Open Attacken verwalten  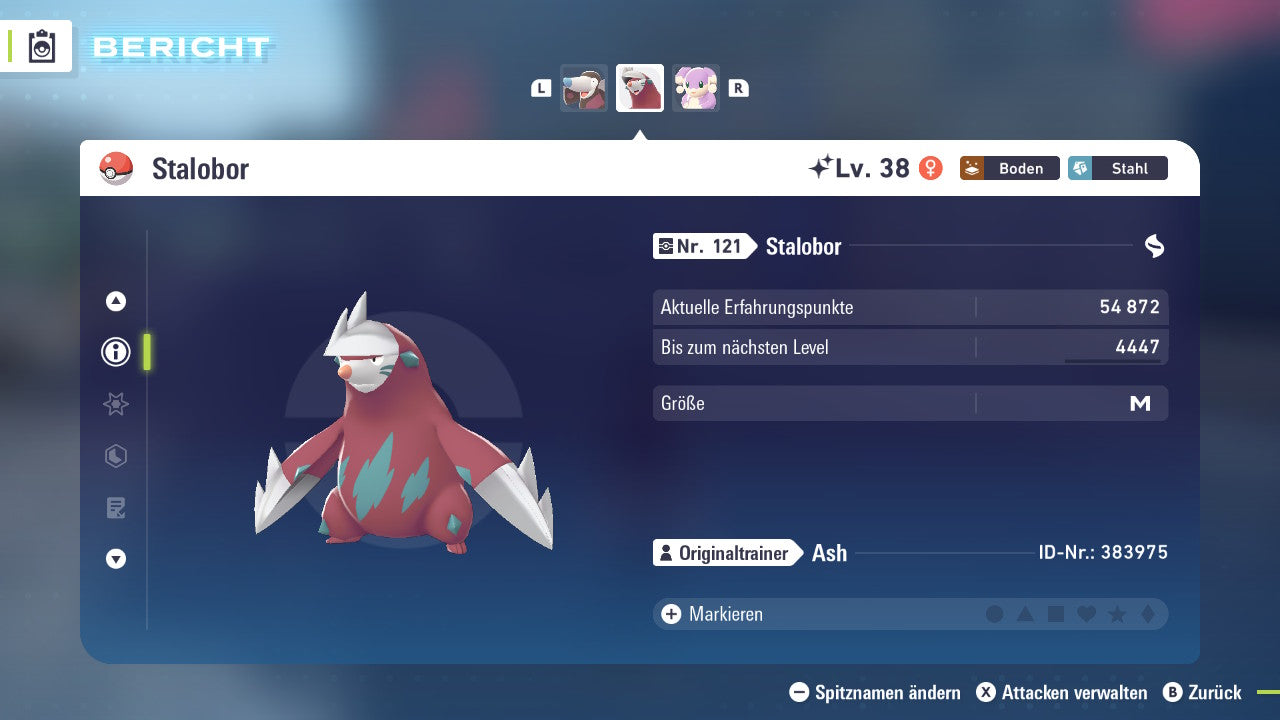1063,692
